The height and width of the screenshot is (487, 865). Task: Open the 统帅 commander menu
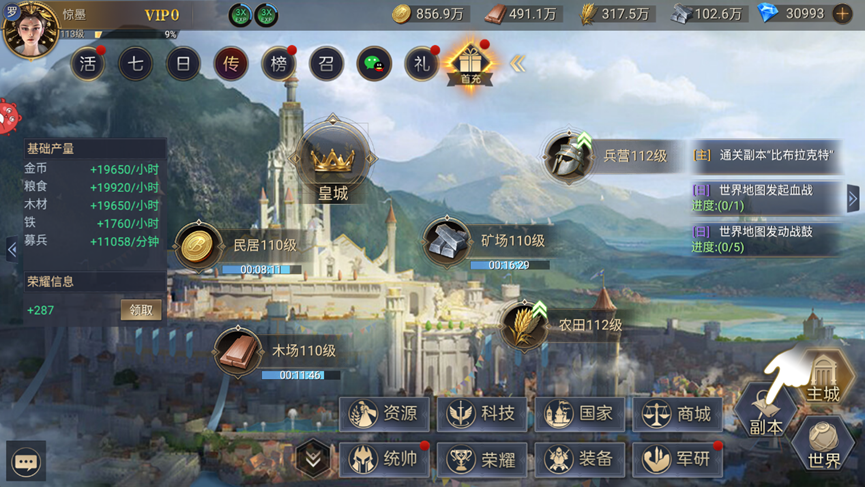click(x=385, y=459)
